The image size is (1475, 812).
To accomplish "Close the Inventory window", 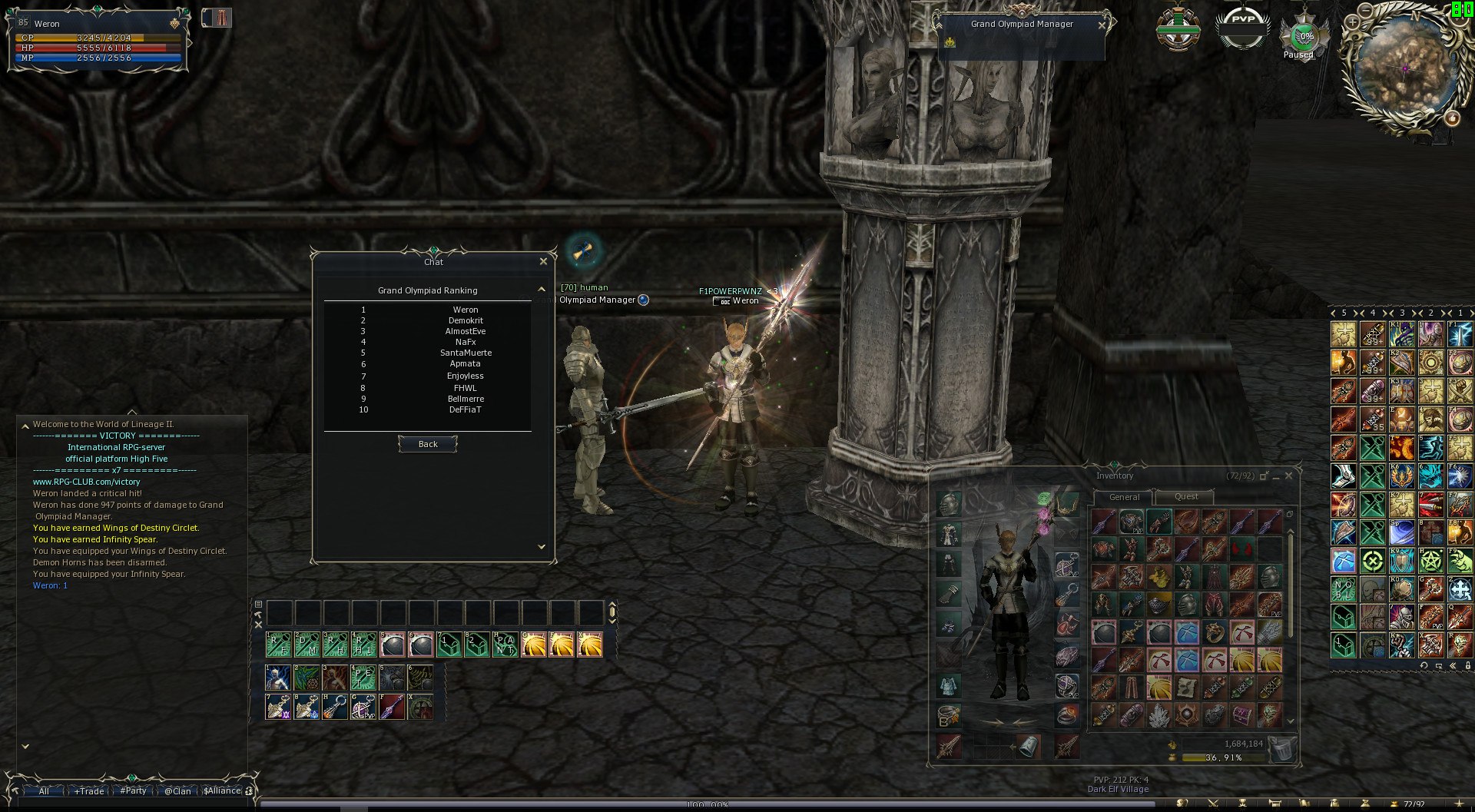I will [1289, 476].
